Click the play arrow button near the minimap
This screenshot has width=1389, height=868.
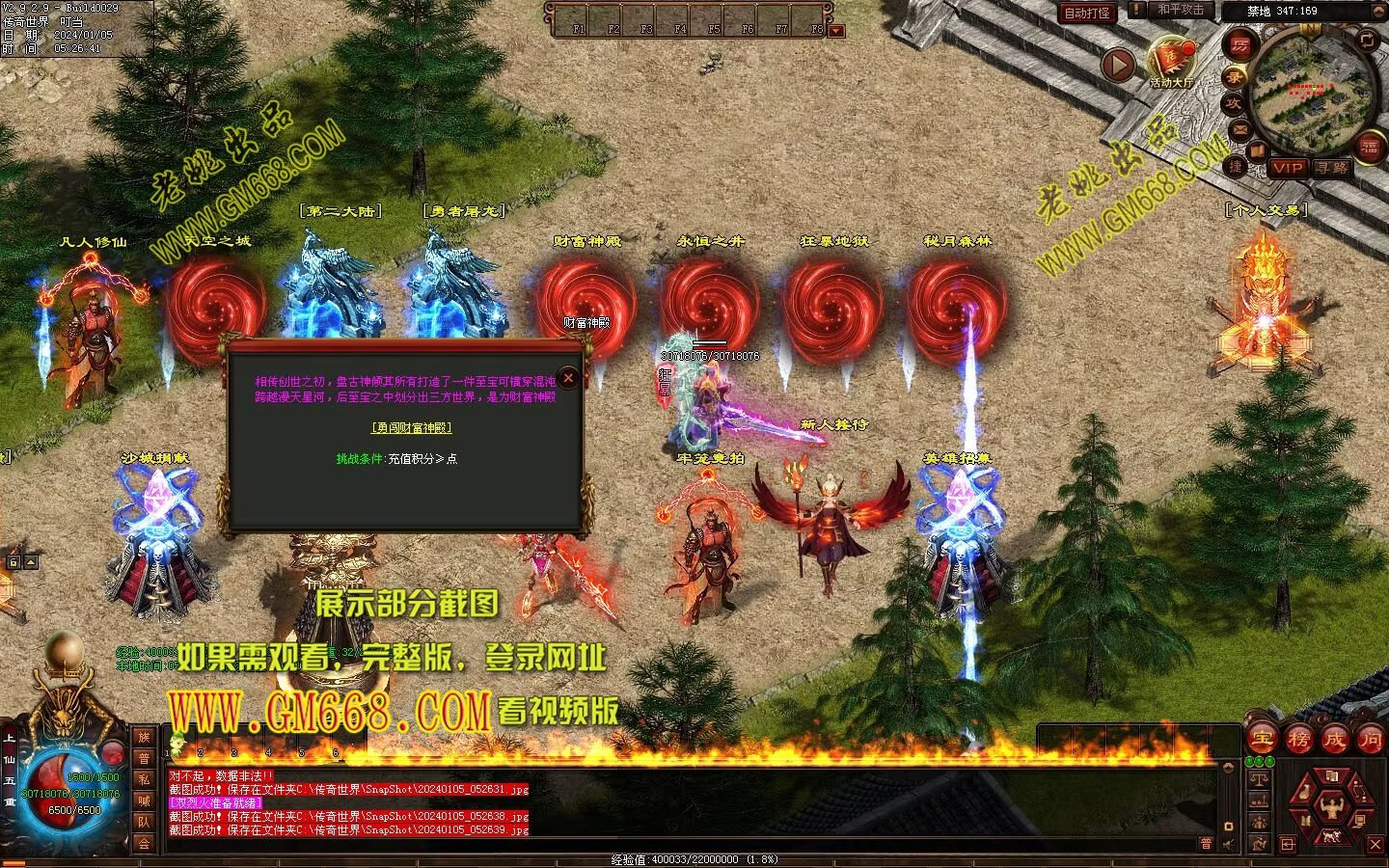(x=1119, y=66)
